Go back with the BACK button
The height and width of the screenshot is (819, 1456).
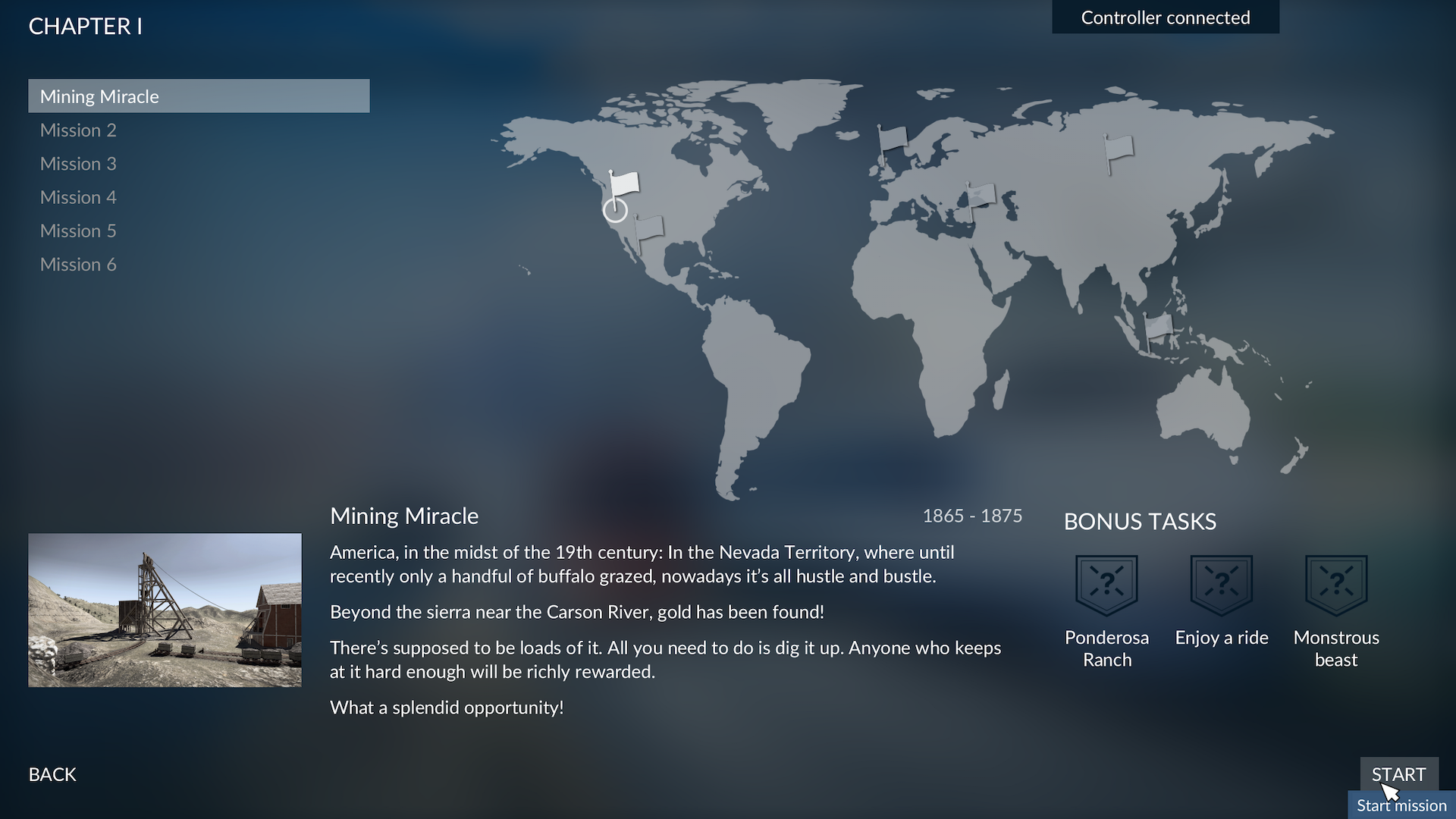(52, 774)
